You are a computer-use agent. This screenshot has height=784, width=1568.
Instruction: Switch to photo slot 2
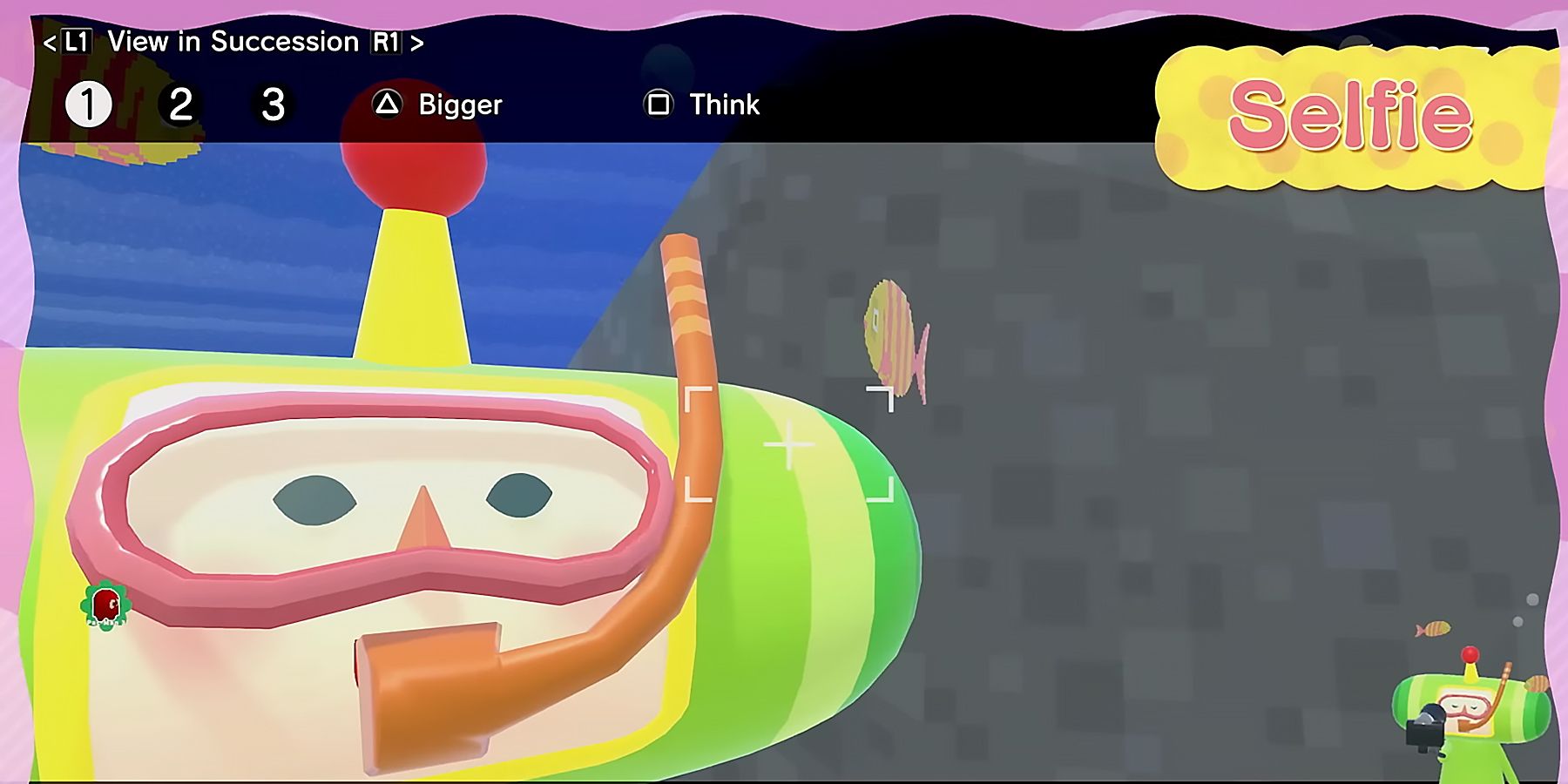179,104
